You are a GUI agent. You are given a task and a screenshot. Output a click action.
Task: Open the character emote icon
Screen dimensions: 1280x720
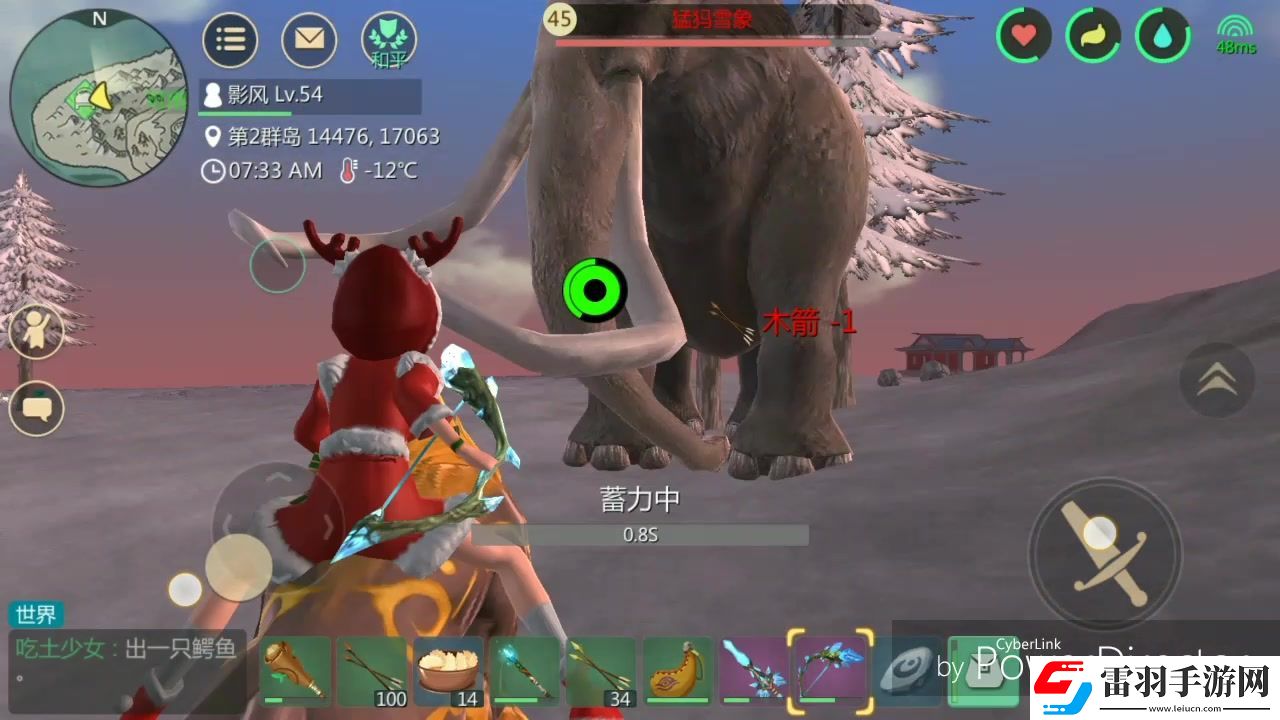[x=36, y=330]
